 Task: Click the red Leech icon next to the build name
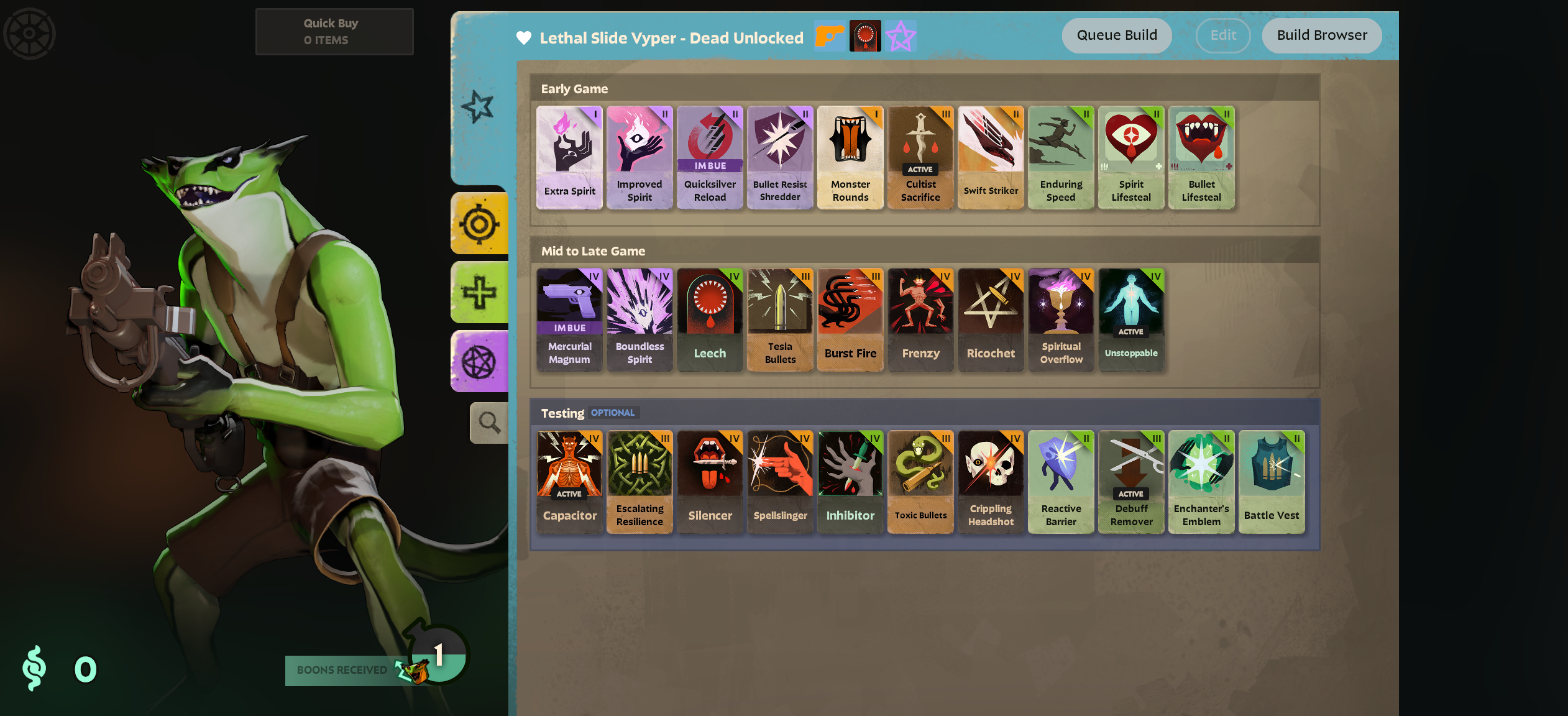pyautogui.click(x=864, y=35)
